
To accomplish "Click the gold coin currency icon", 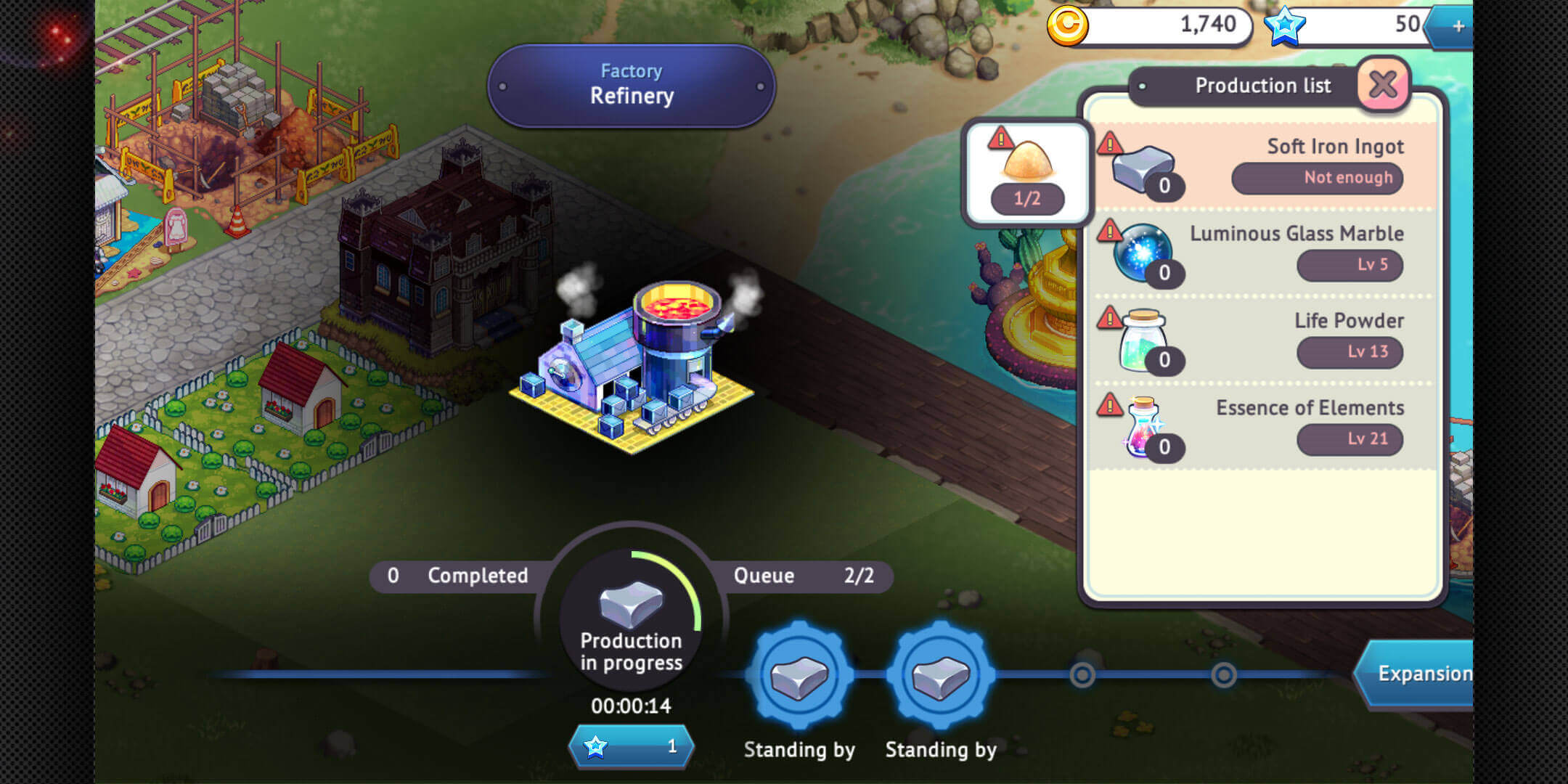I will coord(1067,26).
